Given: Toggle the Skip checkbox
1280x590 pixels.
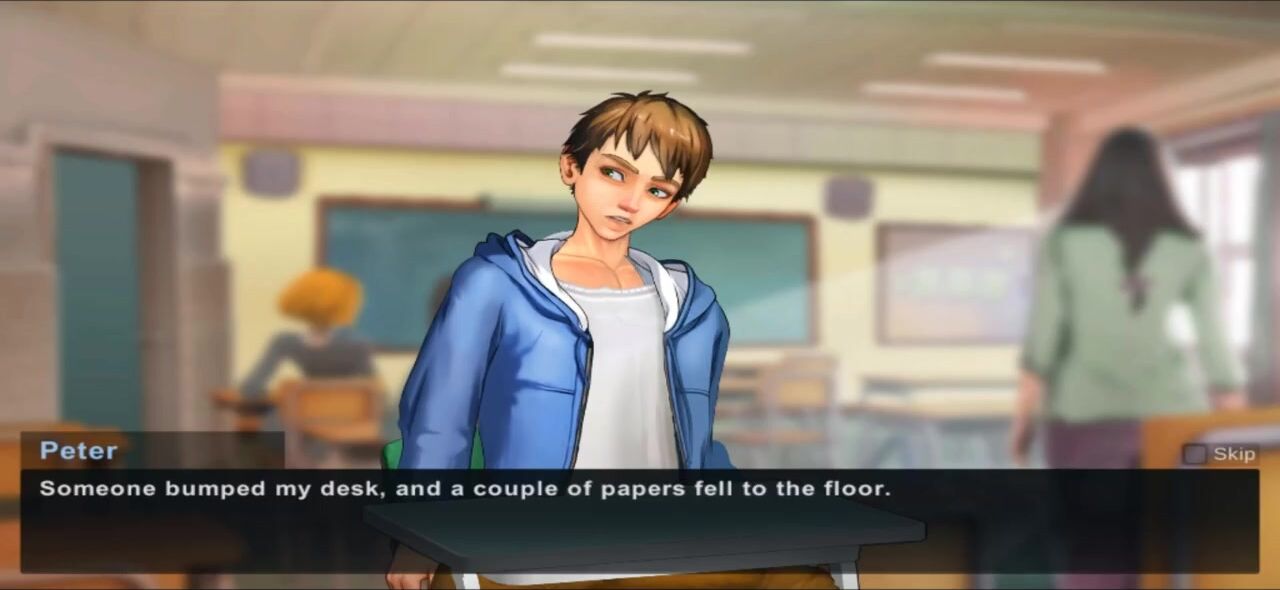Looking at the screenshot, I should coord(1194,454).
